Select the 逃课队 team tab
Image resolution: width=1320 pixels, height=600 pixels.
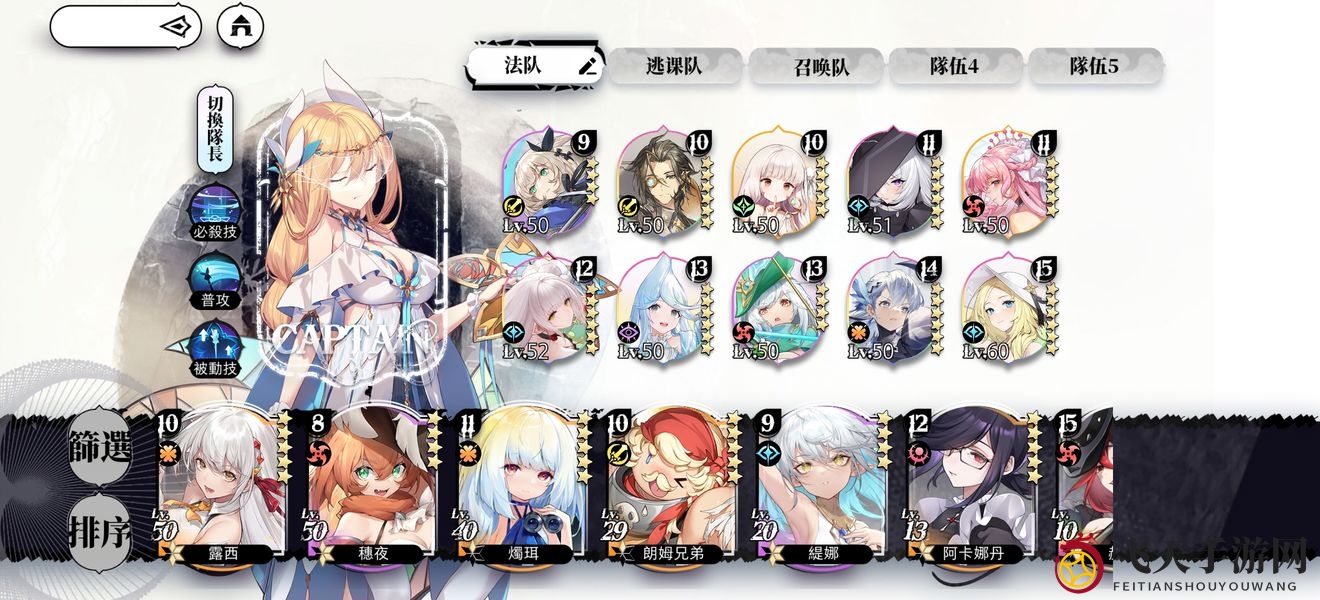674,66
